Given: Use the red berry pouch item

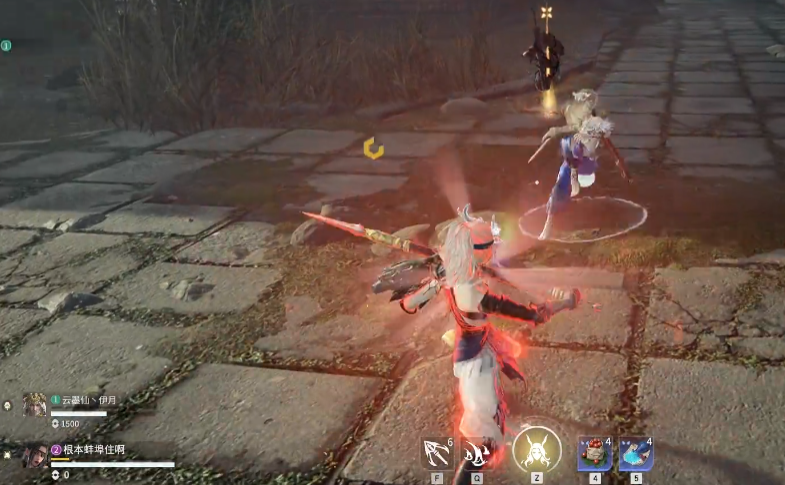Looking at the screenshot, I should [594, 453].
